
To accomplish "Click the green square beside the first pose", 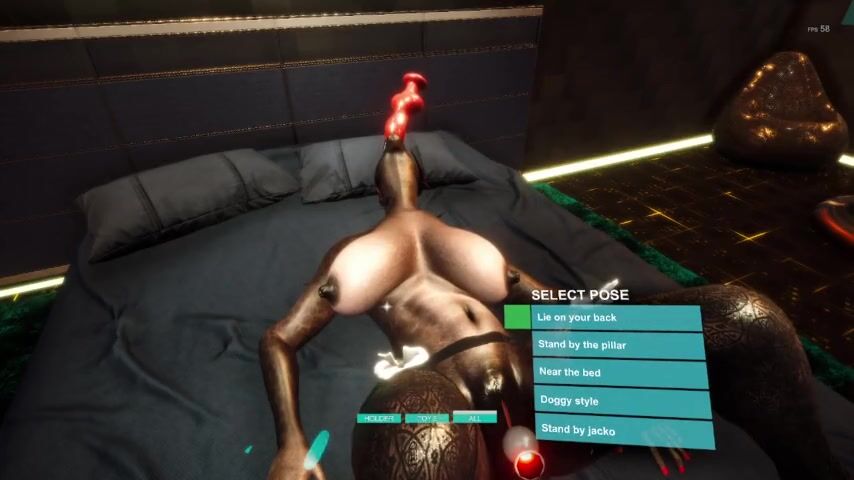I will pos(517,317).
